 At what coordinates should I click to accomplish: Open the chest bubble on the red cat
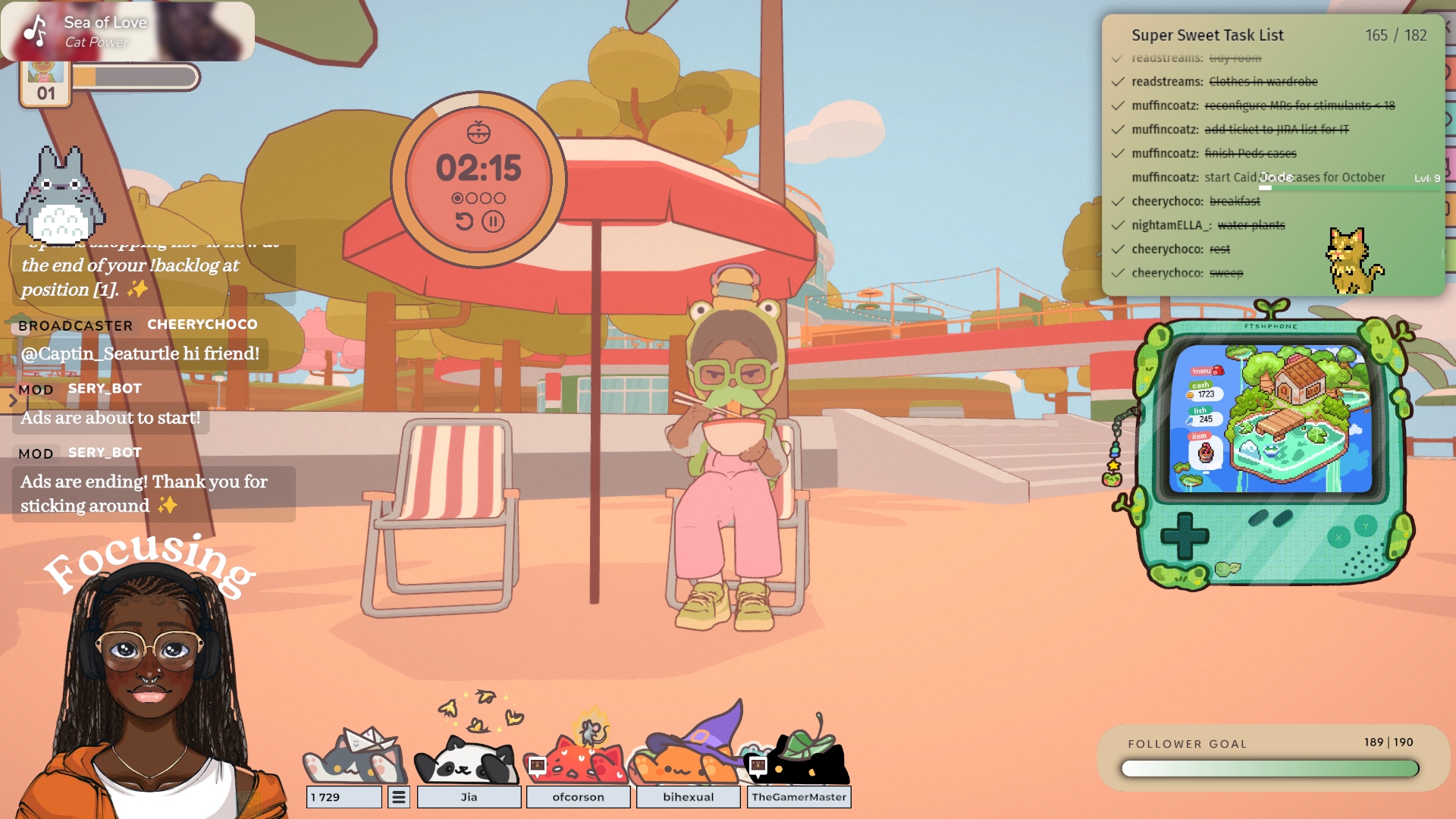(537, 765)
